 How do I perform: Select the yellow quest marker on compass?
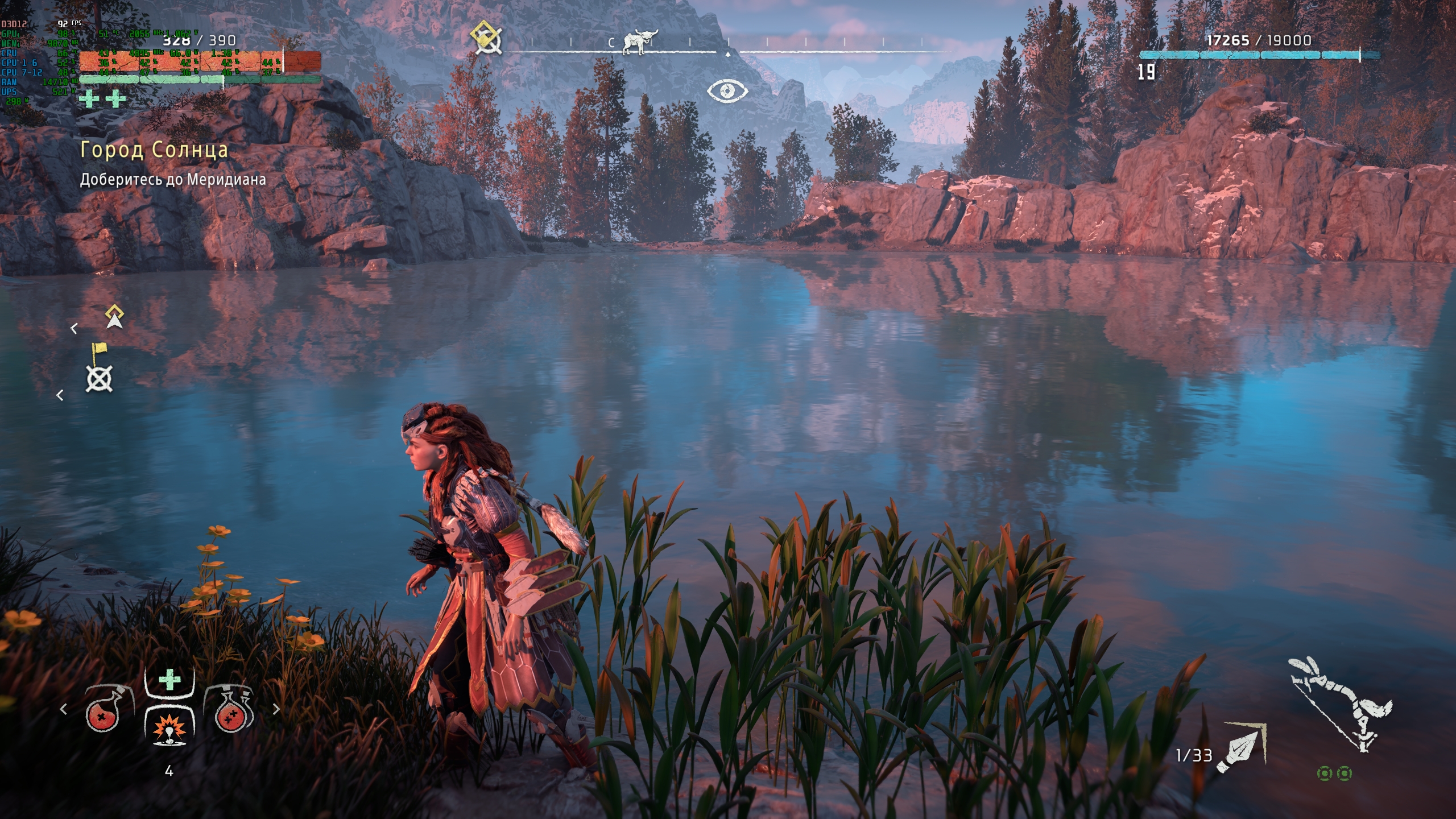(x=486, y=38)
